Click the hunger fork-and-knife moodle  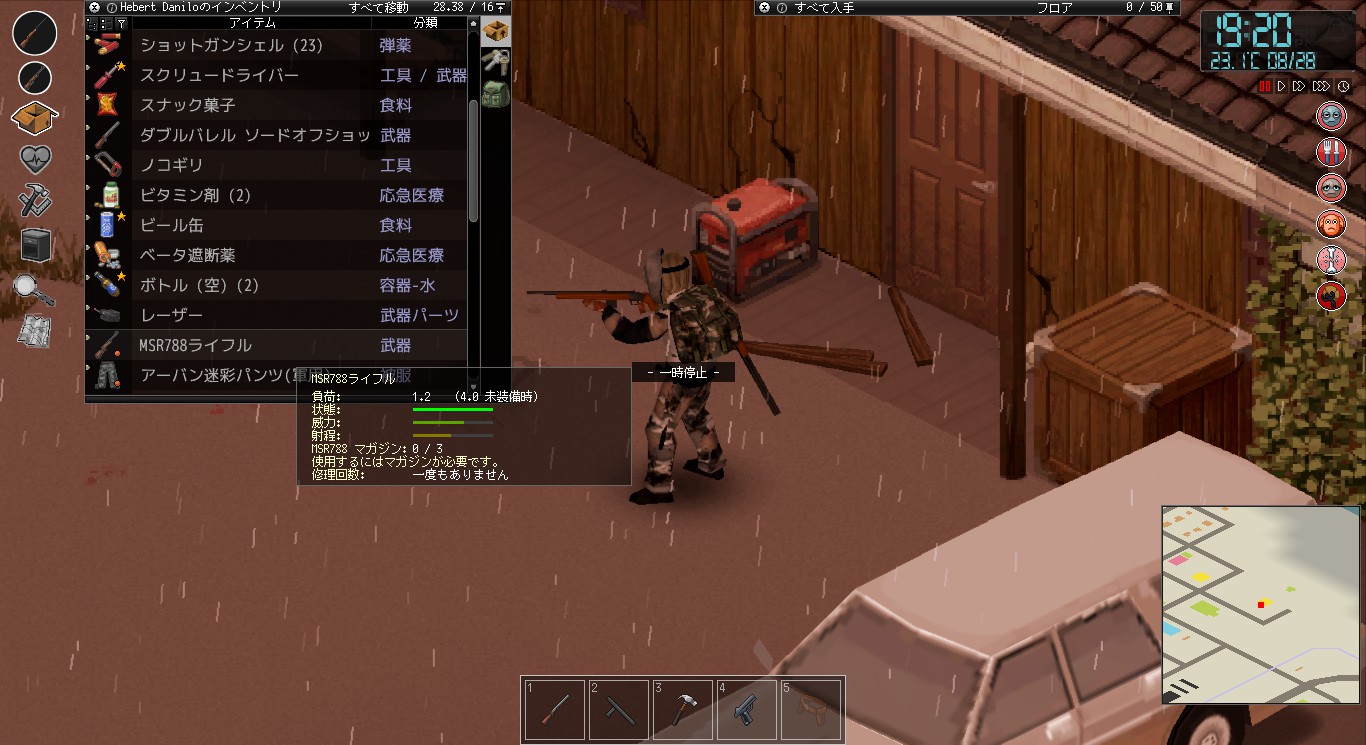[x=1331, y=151]
